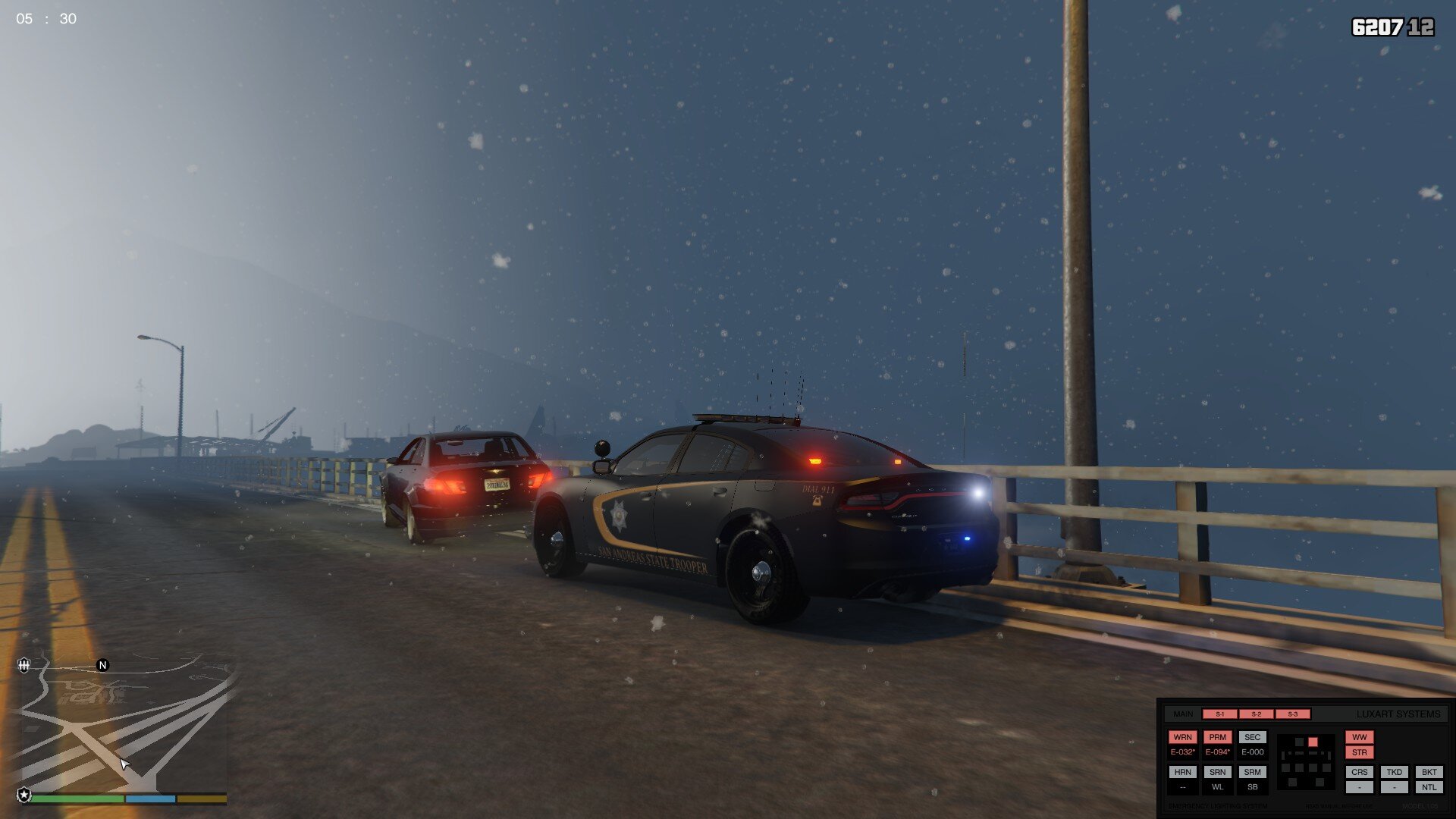This screenshot has height=819, width=1456.
Task: Sound the HRN horn button
Action: [x=1182, y=772]
